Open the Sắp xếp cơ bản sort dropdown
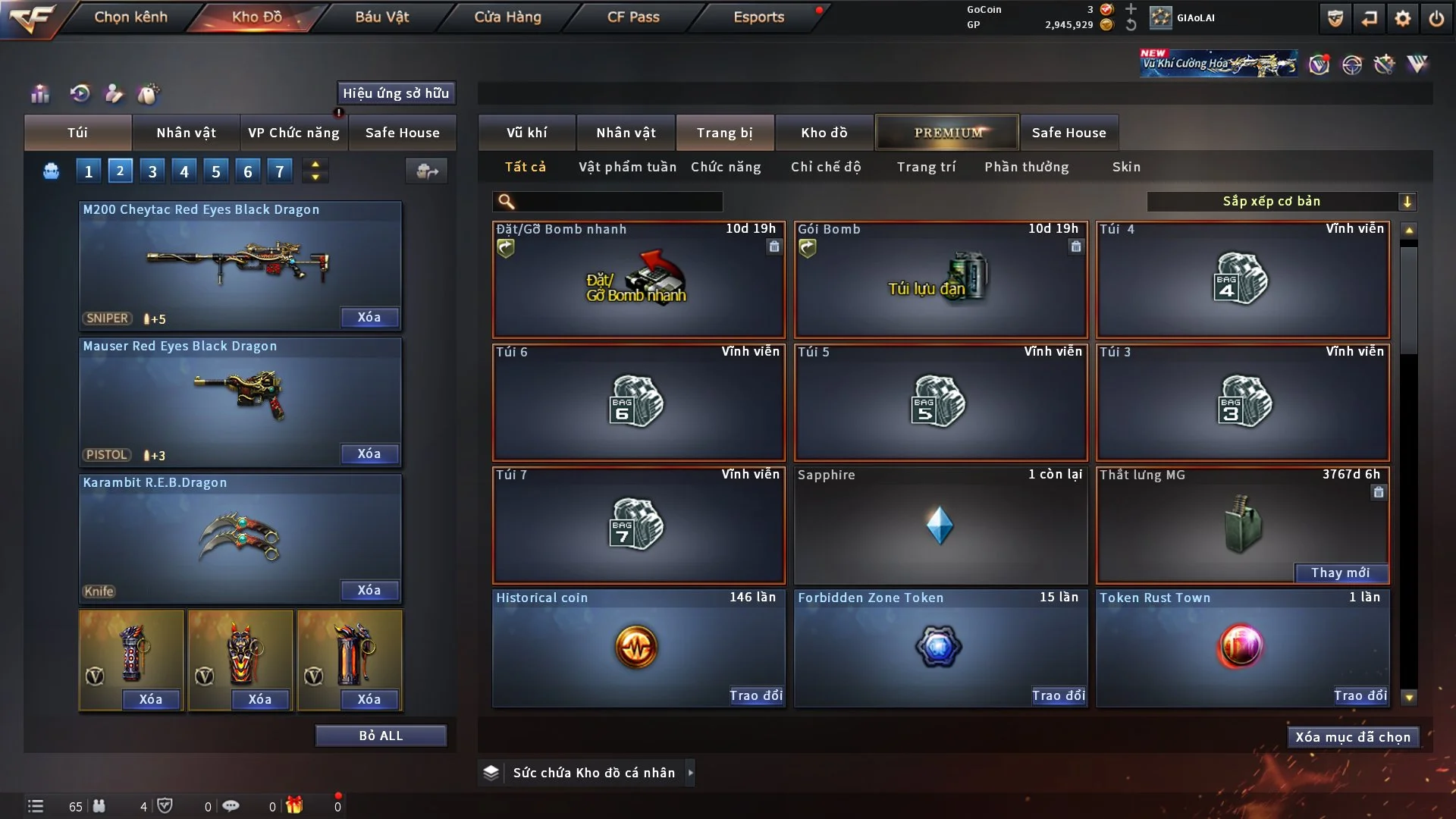This screenshot has width=1456, height=819. click(x=1281, y=202)
